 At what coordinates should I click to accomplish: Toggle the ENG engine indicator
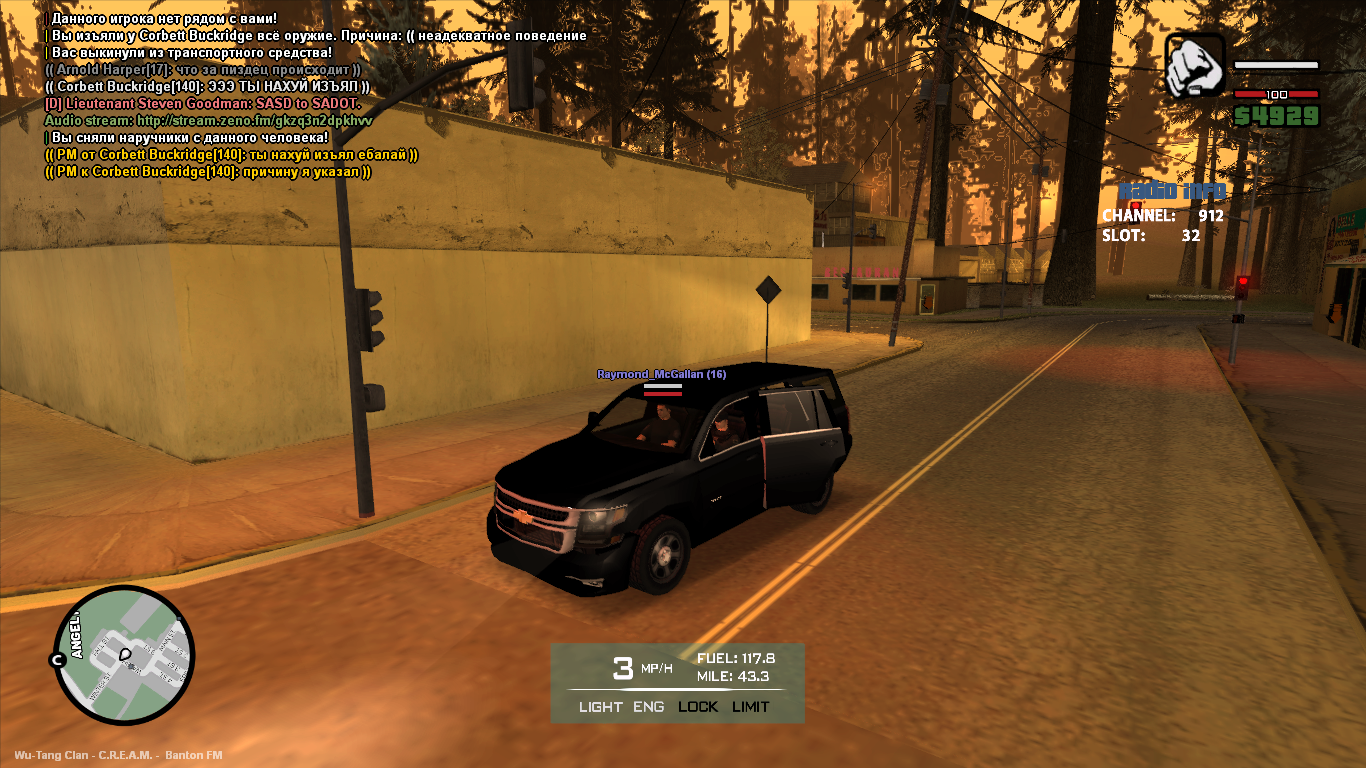click(648, 707)
